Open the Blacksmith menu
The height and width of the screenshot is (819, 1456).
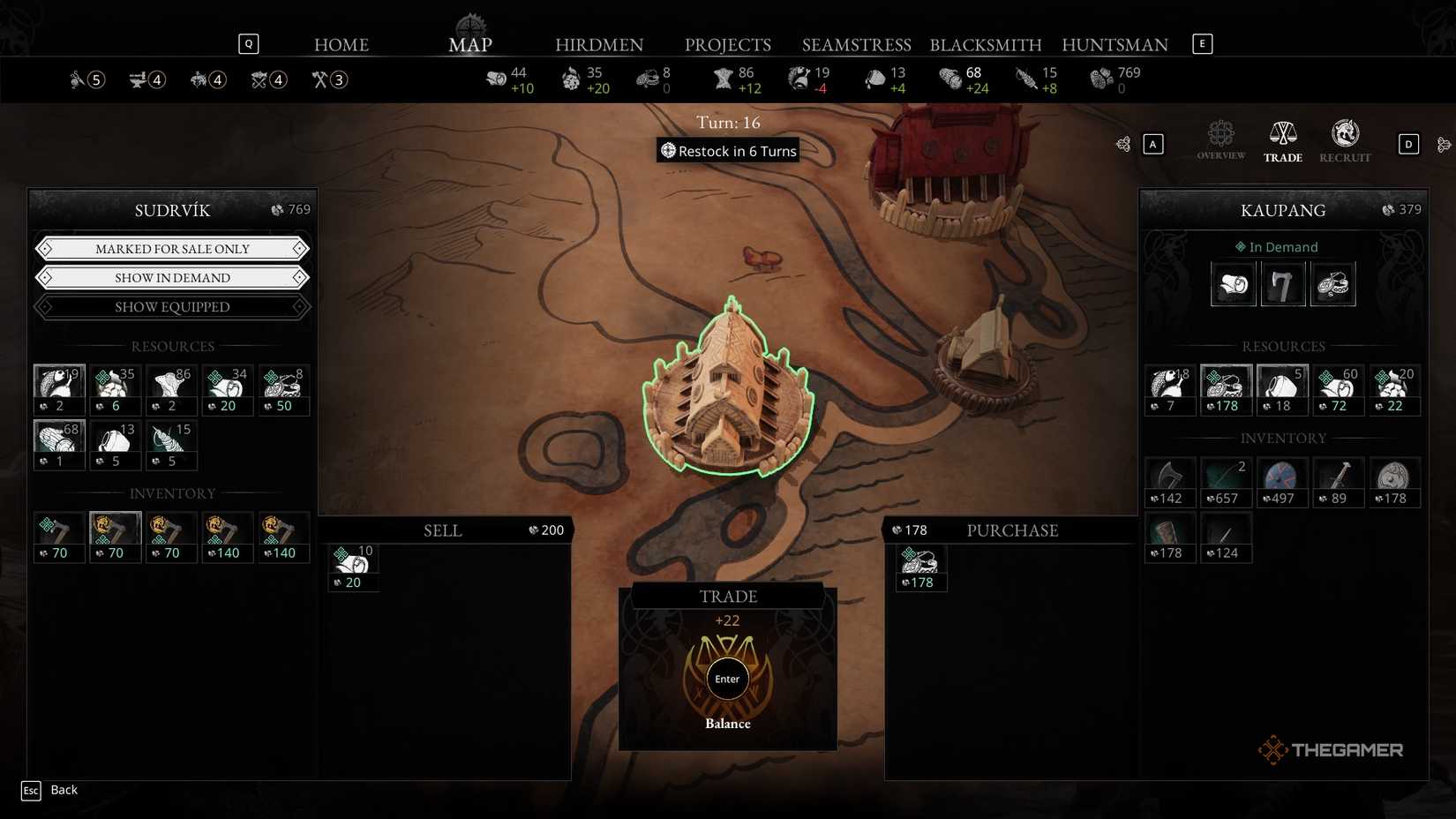pyautogui.click(x=986, y=44)
